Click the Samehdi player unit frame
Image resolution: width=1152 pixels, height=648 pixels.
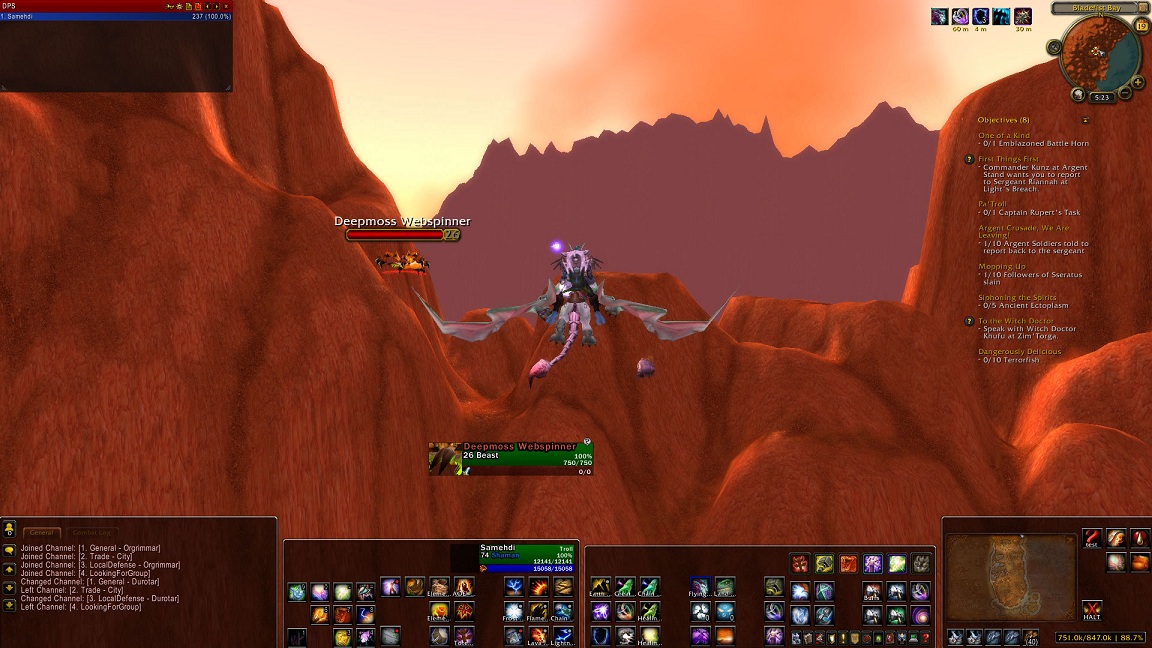[527, 558]
